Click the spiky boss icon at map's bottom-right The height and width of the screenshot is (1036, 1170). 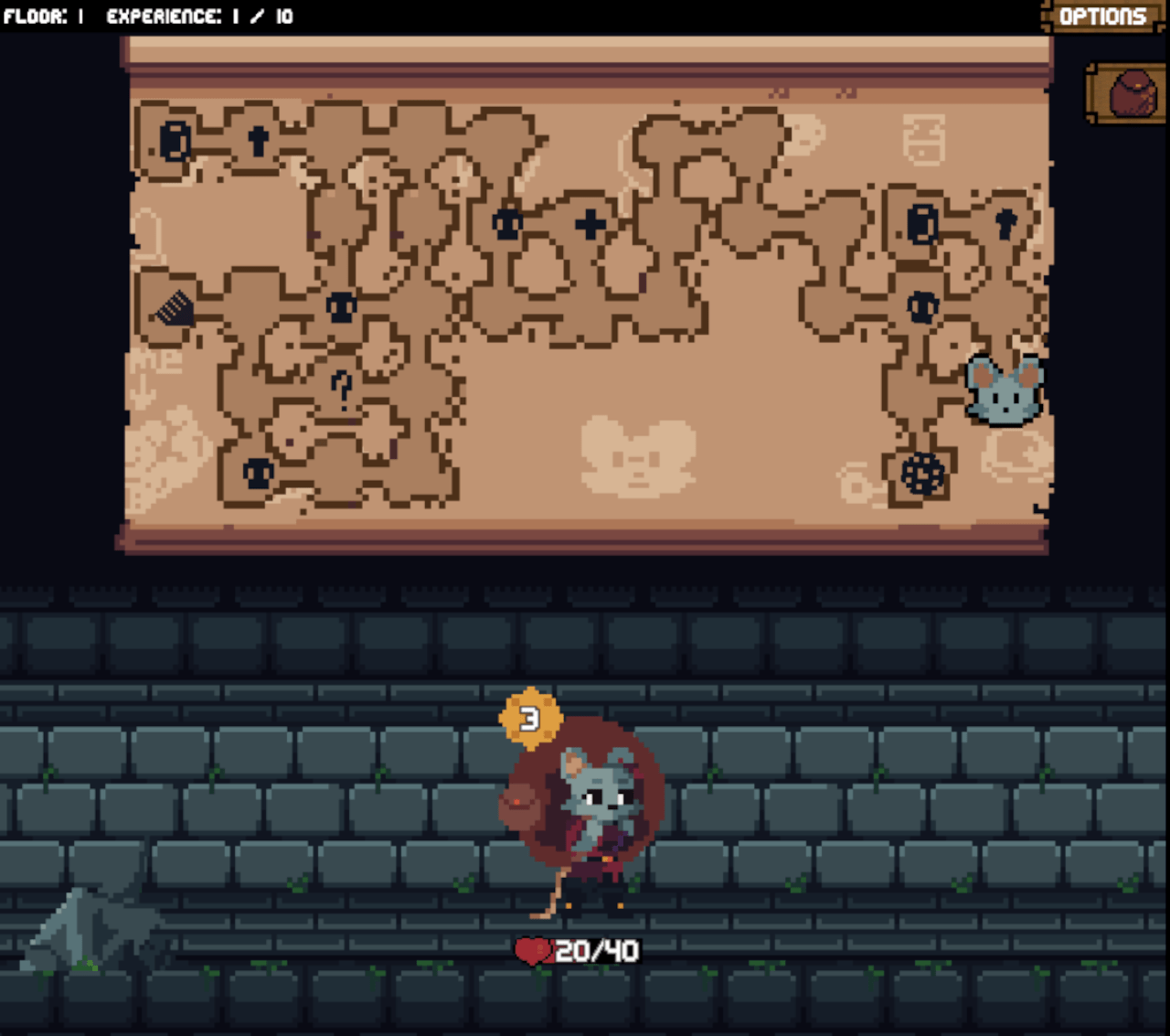coord(923,472)
